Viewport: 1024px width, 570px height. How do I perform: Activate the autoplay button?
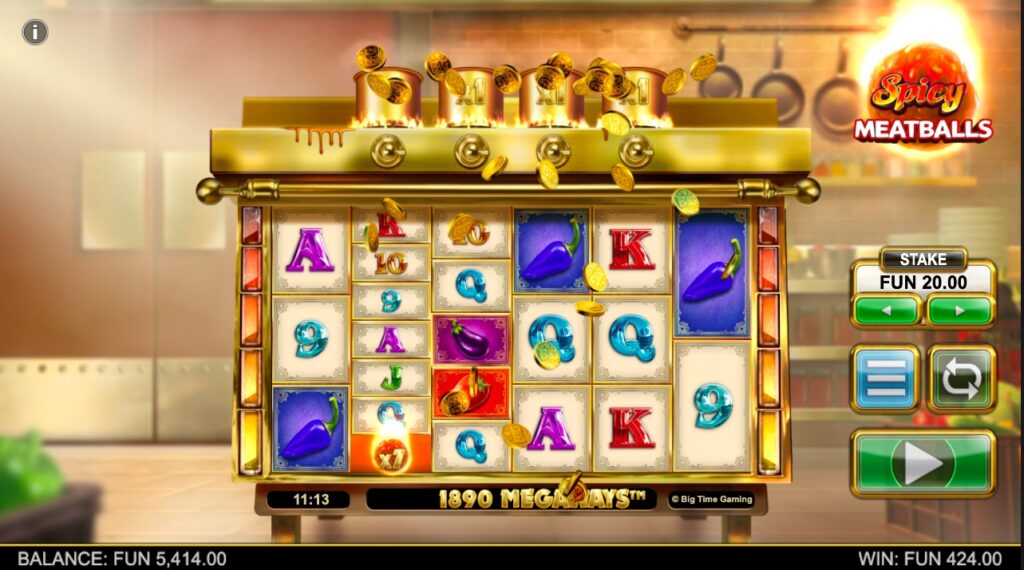pos(961,379)
